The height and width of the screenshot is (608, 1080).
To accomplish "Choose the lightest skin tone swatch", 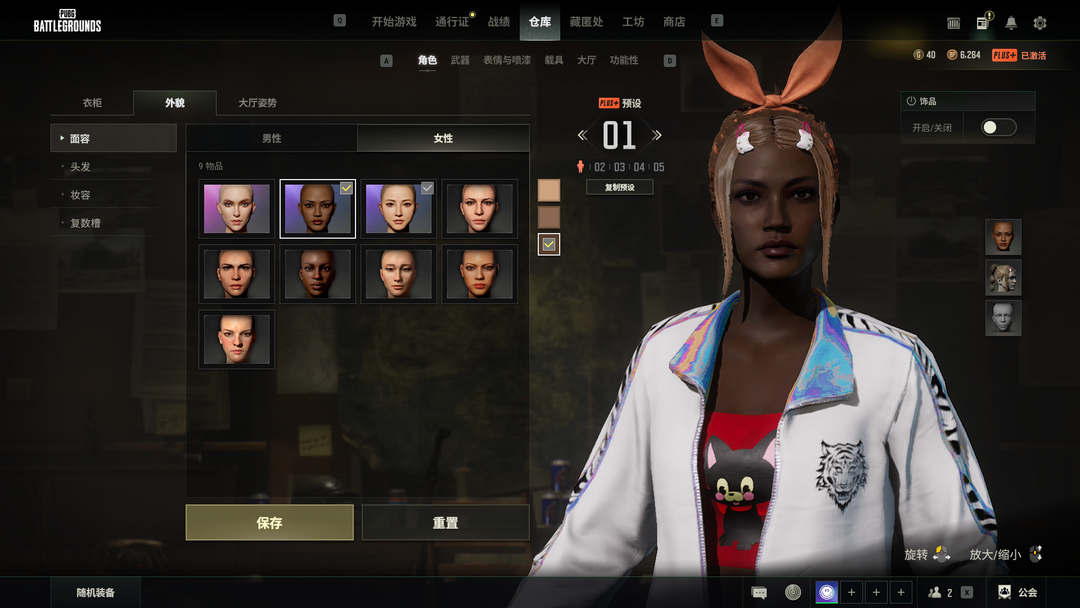I will tap(549, 190).
